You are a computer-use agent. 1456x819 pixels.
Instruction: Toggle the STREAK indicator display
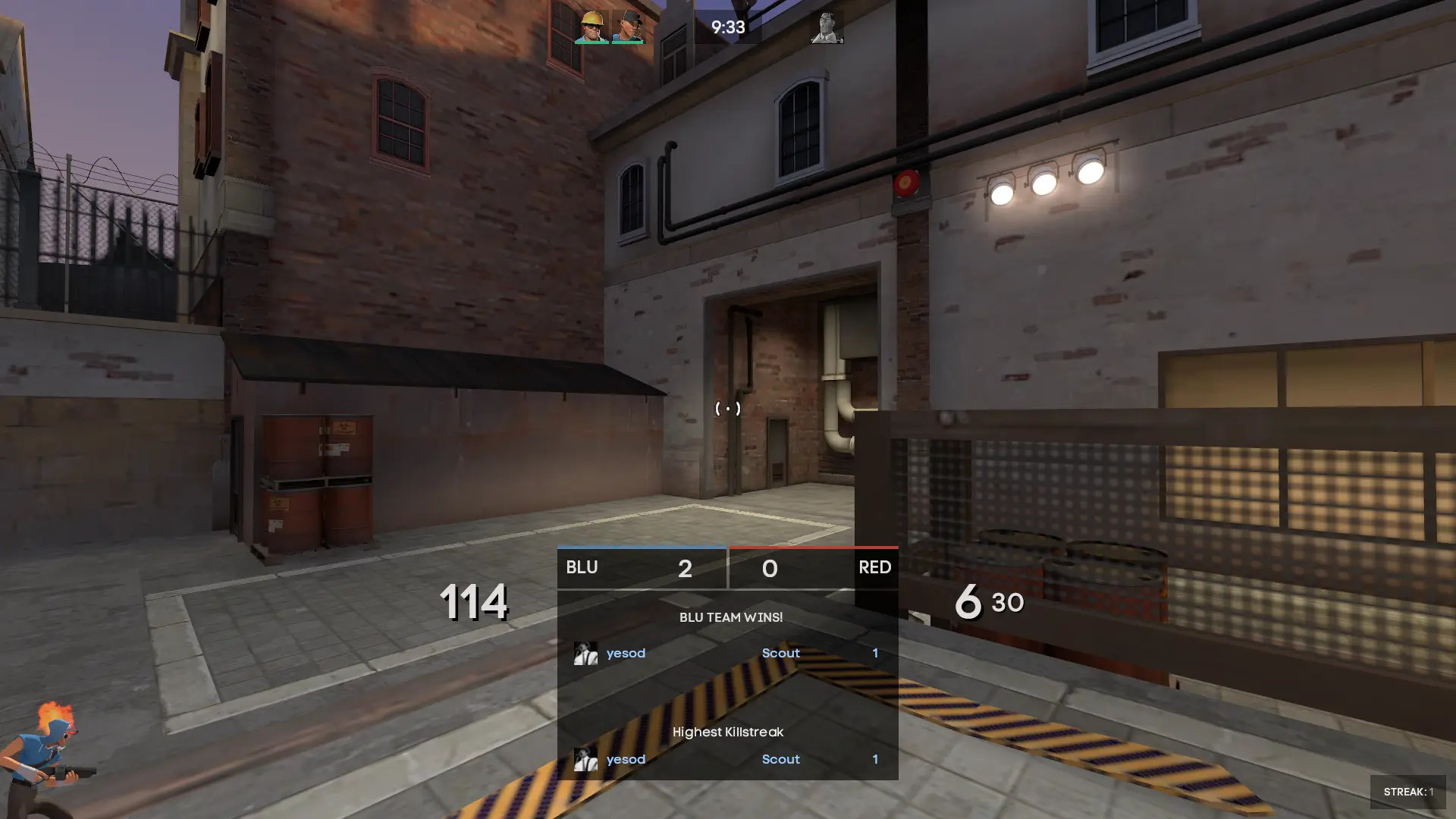pos(1407,790)
